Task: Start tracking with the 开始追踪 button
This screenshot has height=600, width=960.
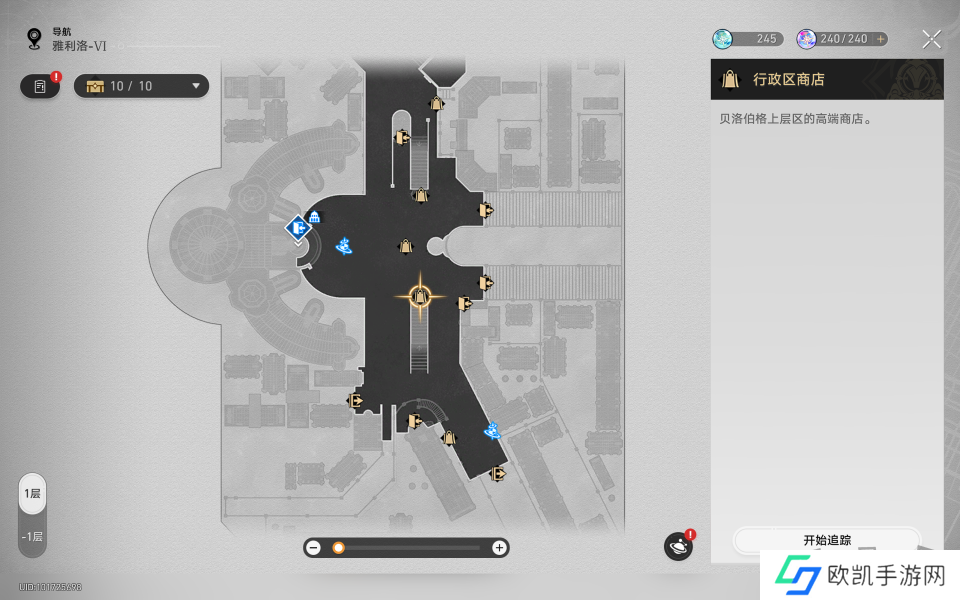Action: [x=826, y=540]
